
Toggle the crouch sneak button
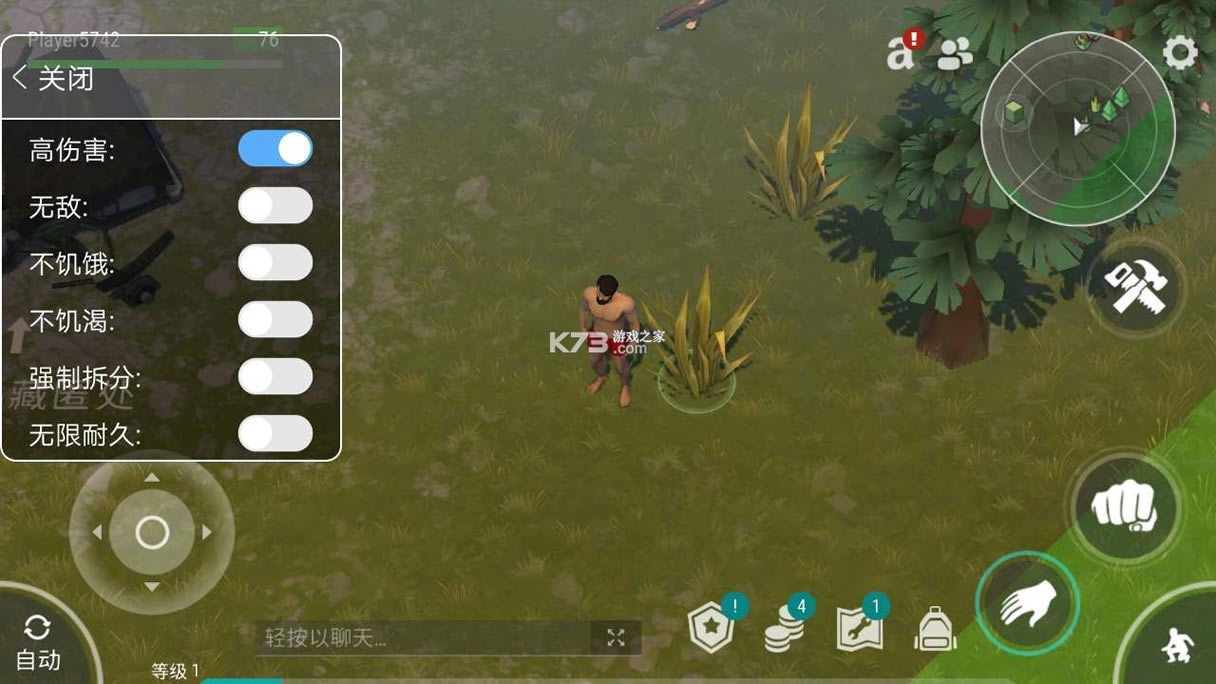click(x=1176, y=647)
